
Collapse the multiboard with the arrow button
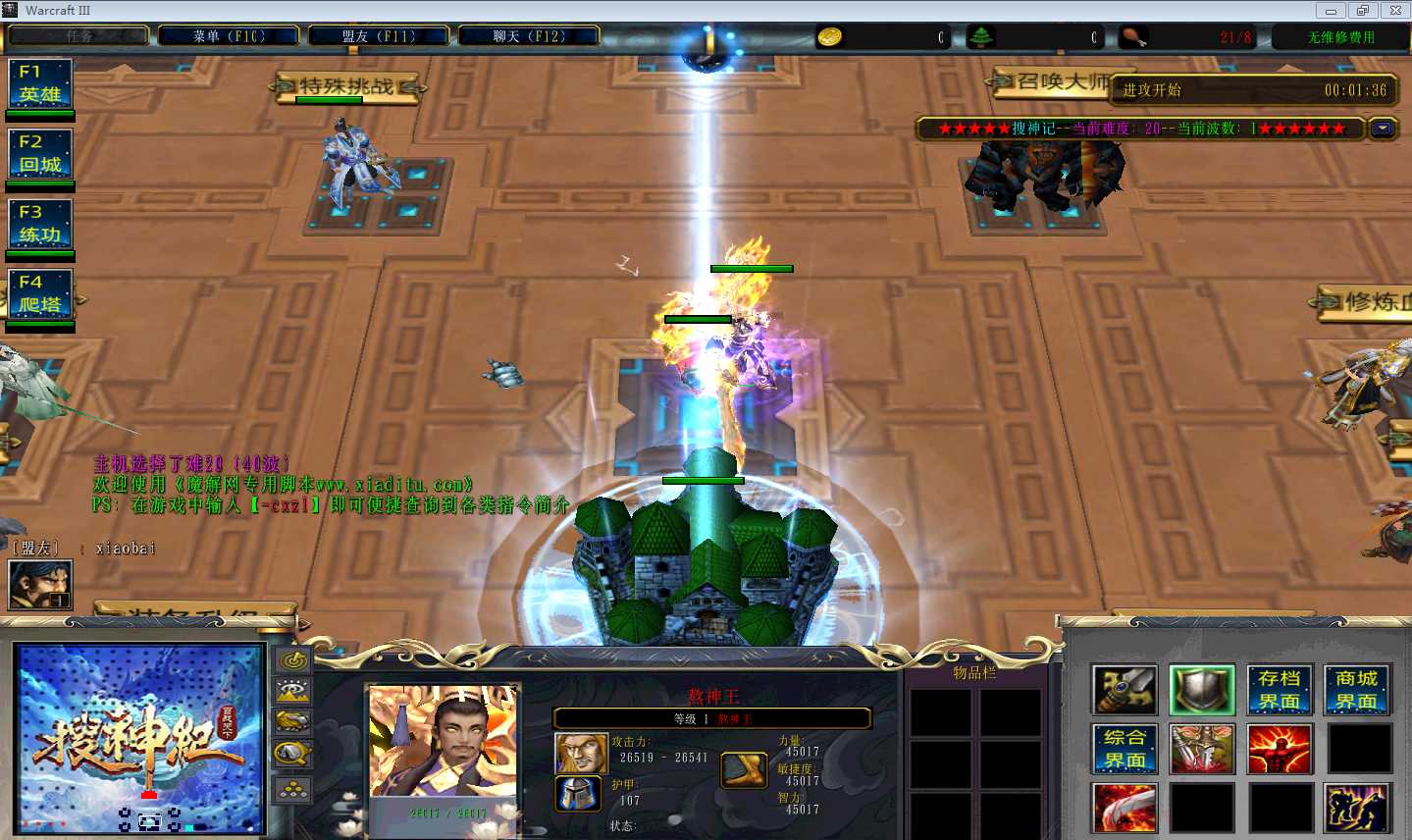click(x=1383, y=129)
